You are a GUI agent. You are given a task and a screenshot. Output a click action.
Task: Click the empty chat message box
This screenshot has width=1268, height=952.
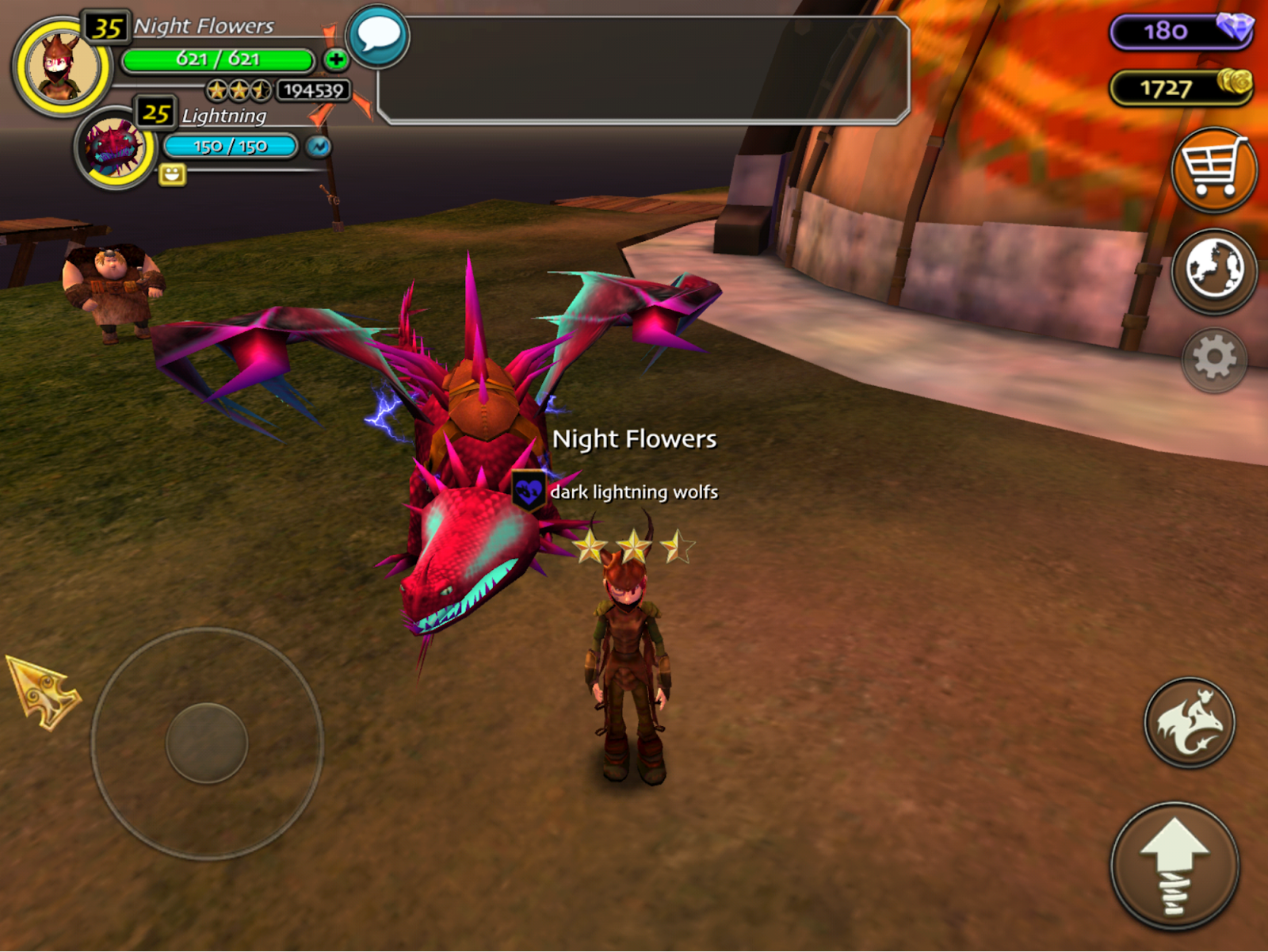coord(644,71)
